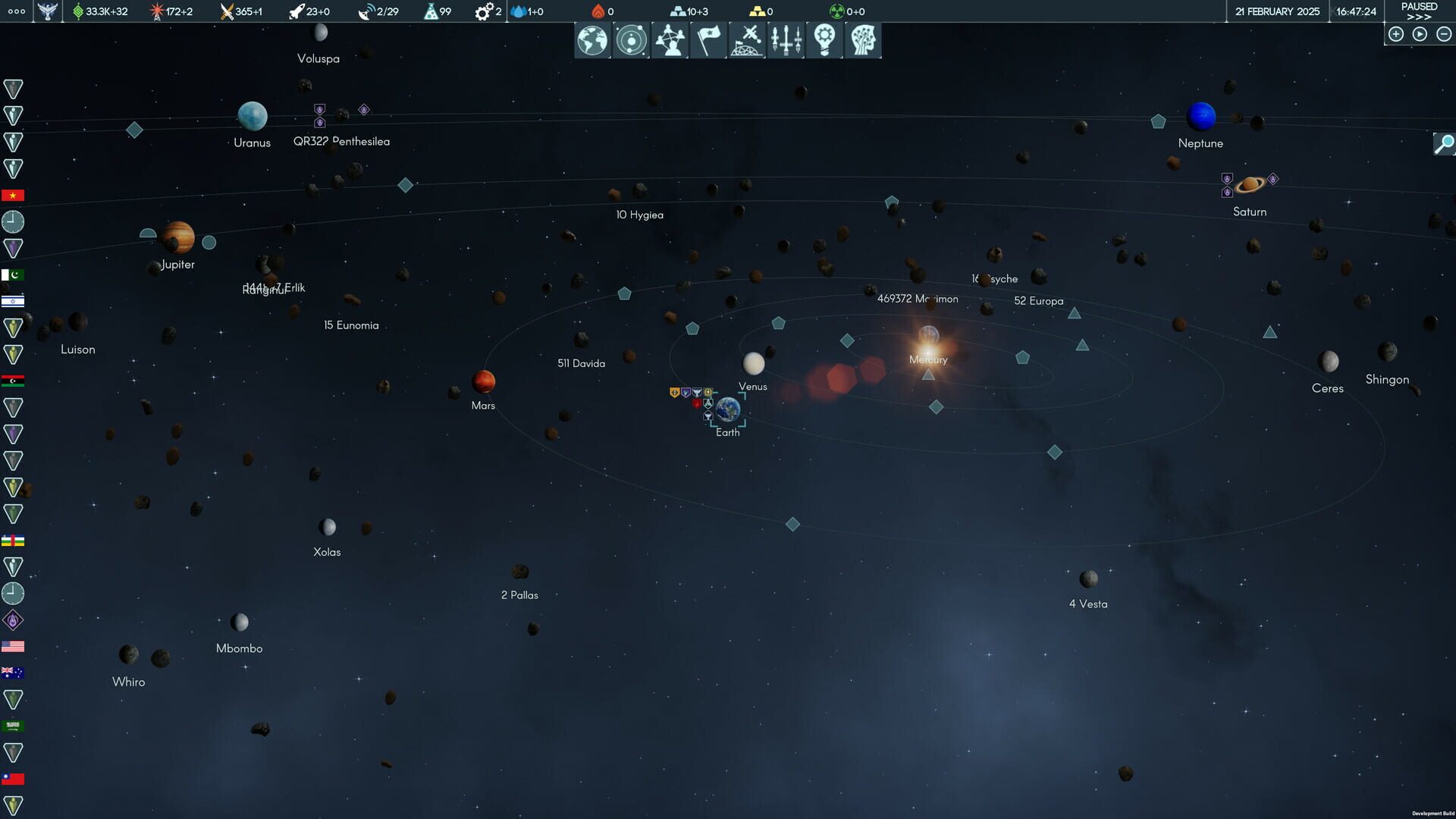
Task: Open the Council screen using the people-network icon
Action: click(x=670, y=40)
